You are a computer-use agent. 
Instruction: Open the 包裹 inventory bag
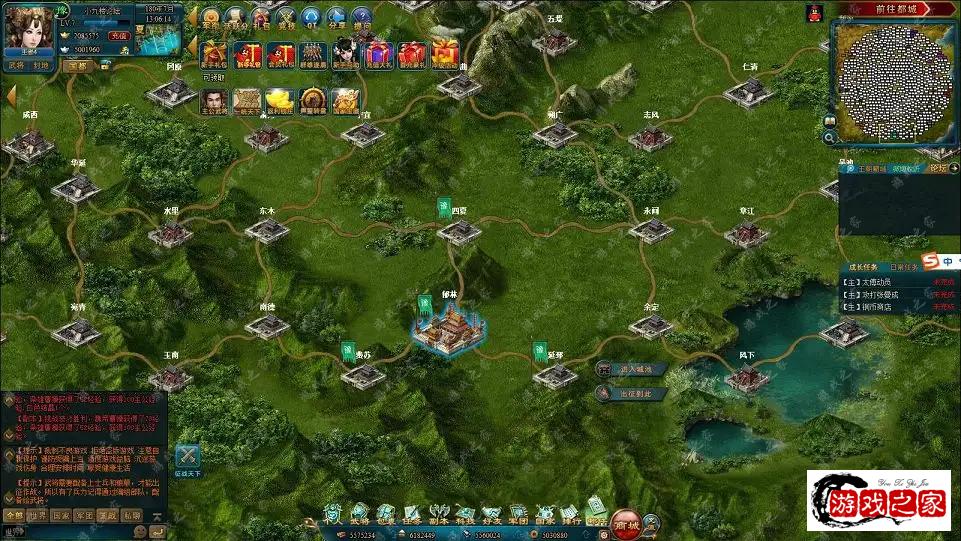point(385,515)
